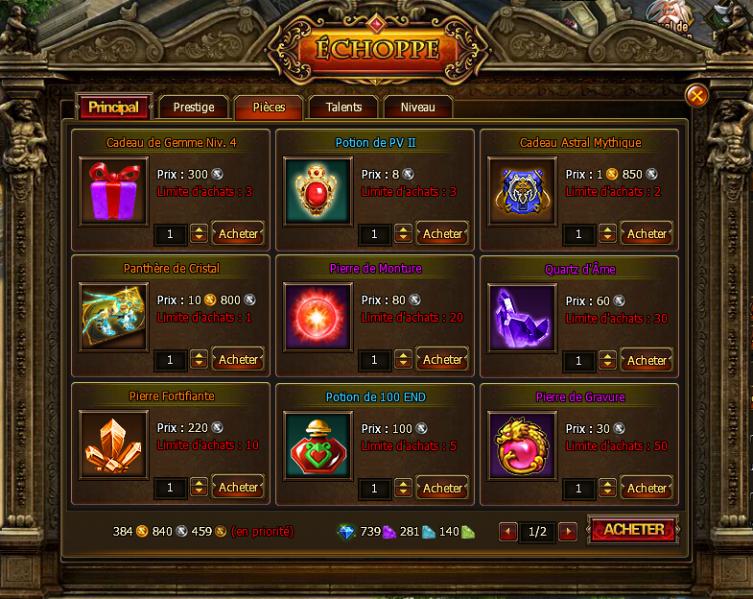This screenshot has height=599, width=753.
Task: Select the Cadeau de Gemme gift box icon
Action: point(113,190)
